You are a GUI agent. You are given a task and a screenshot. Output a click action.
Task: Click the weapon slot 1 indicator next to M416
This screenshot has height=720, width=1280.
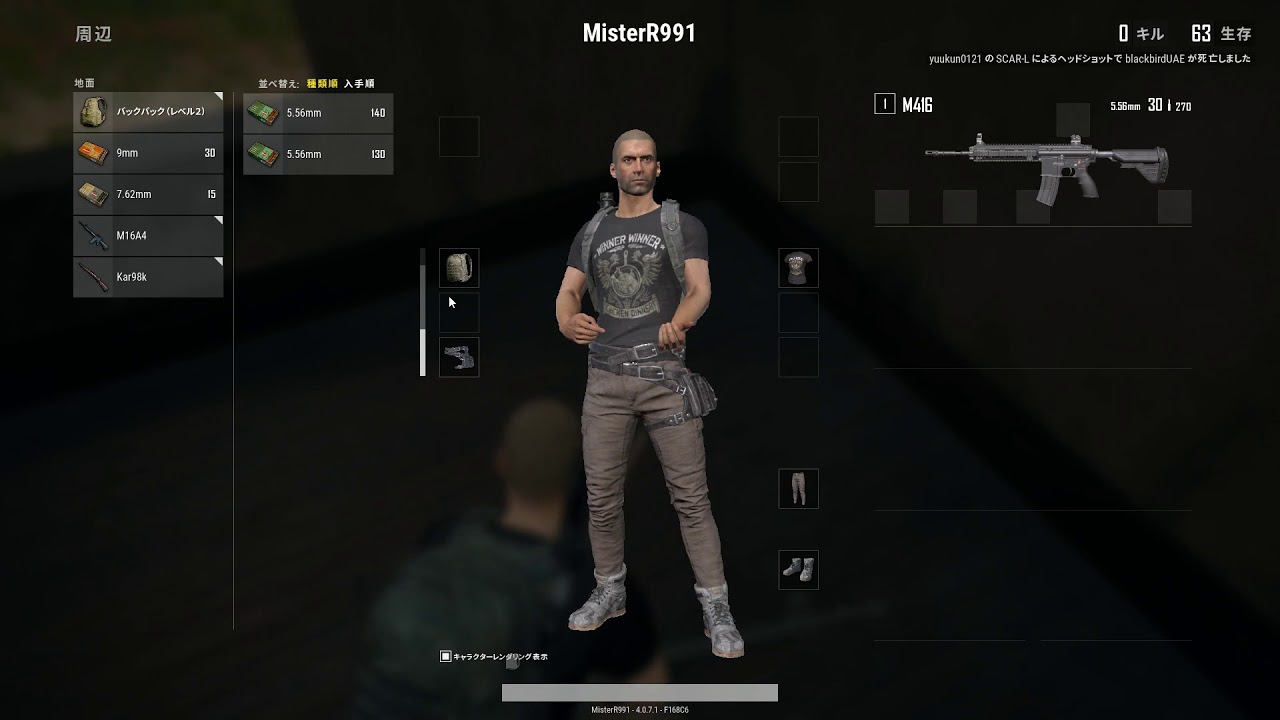tap(884, 103)
